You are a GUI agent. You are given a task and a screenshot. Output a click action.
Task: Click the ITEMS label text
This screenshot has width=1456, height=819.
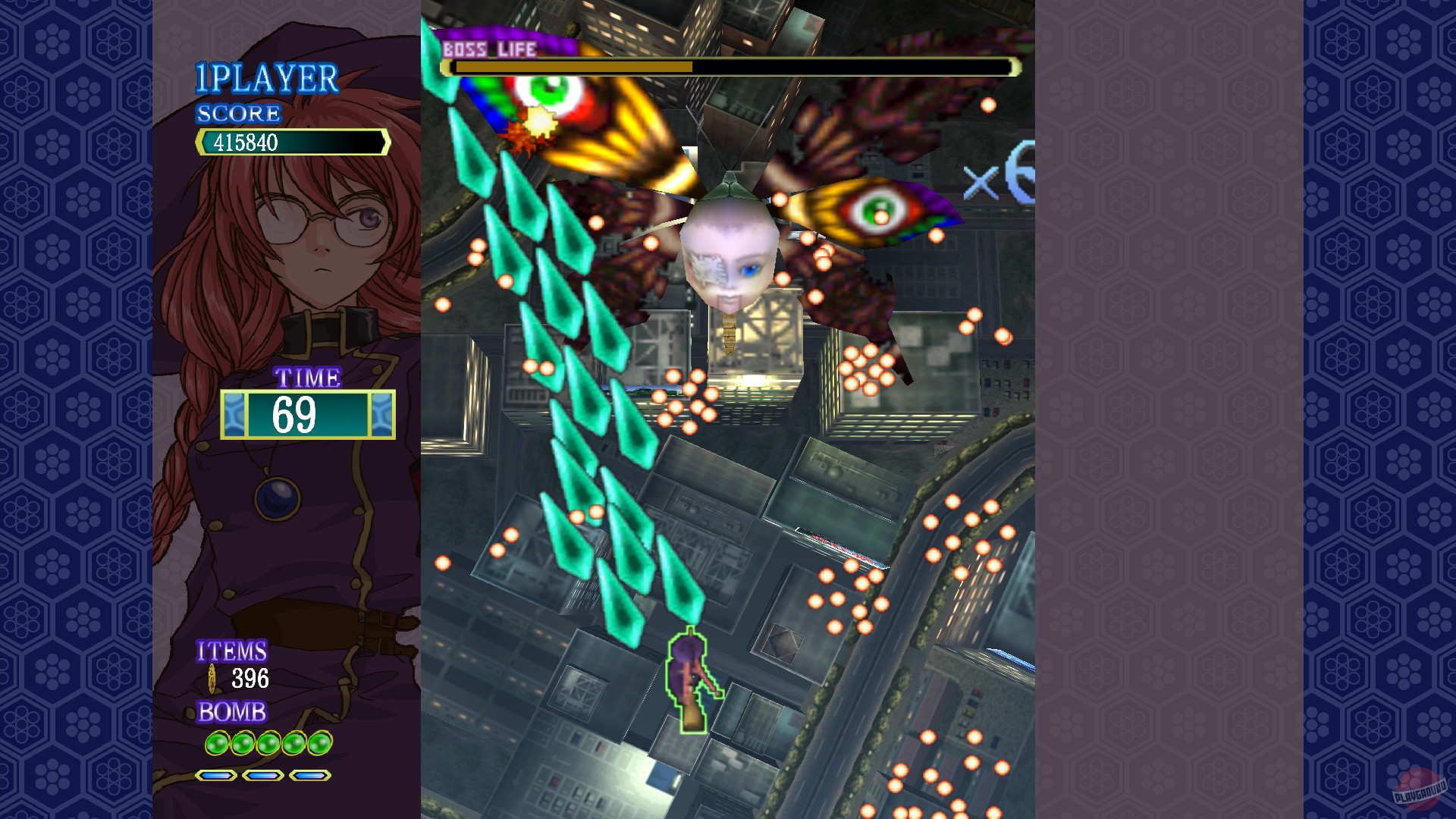(231, 651)
